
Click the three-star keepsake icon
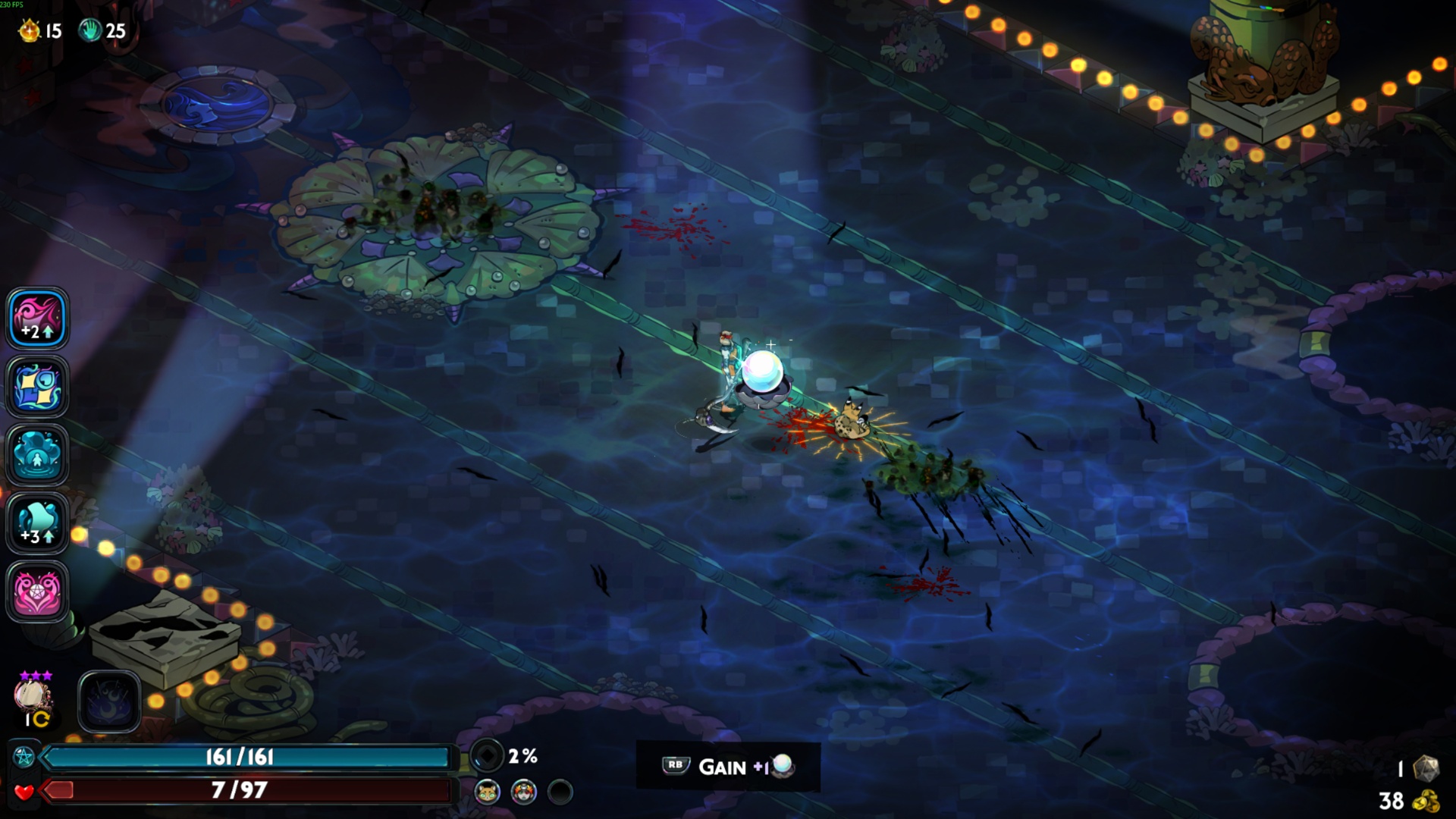coord(33,695)
